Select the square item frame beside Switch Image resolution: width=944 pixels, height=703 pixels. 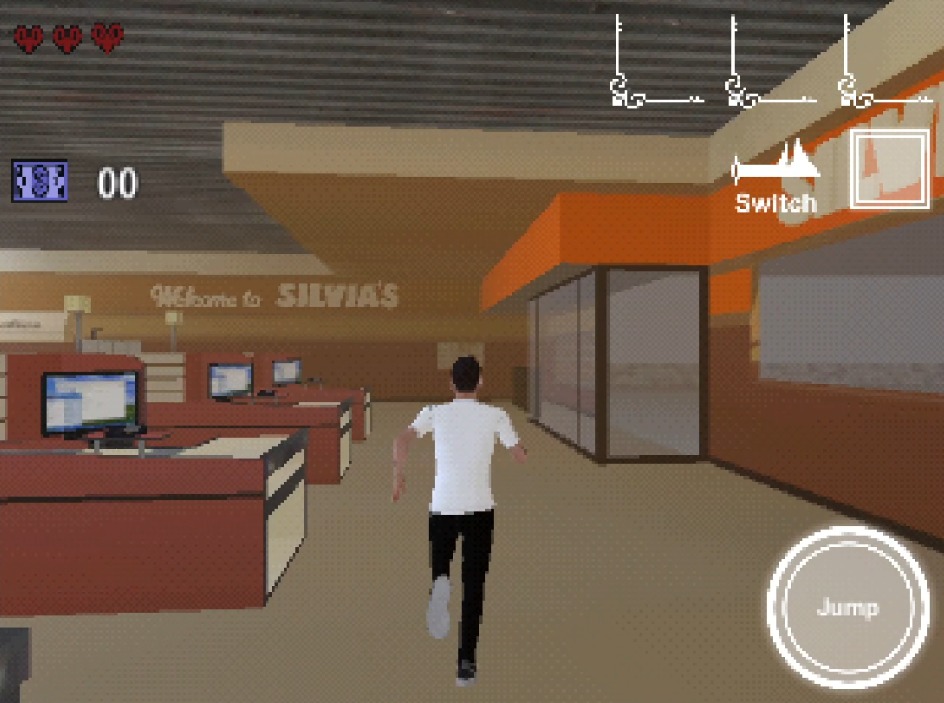(889, 170)
